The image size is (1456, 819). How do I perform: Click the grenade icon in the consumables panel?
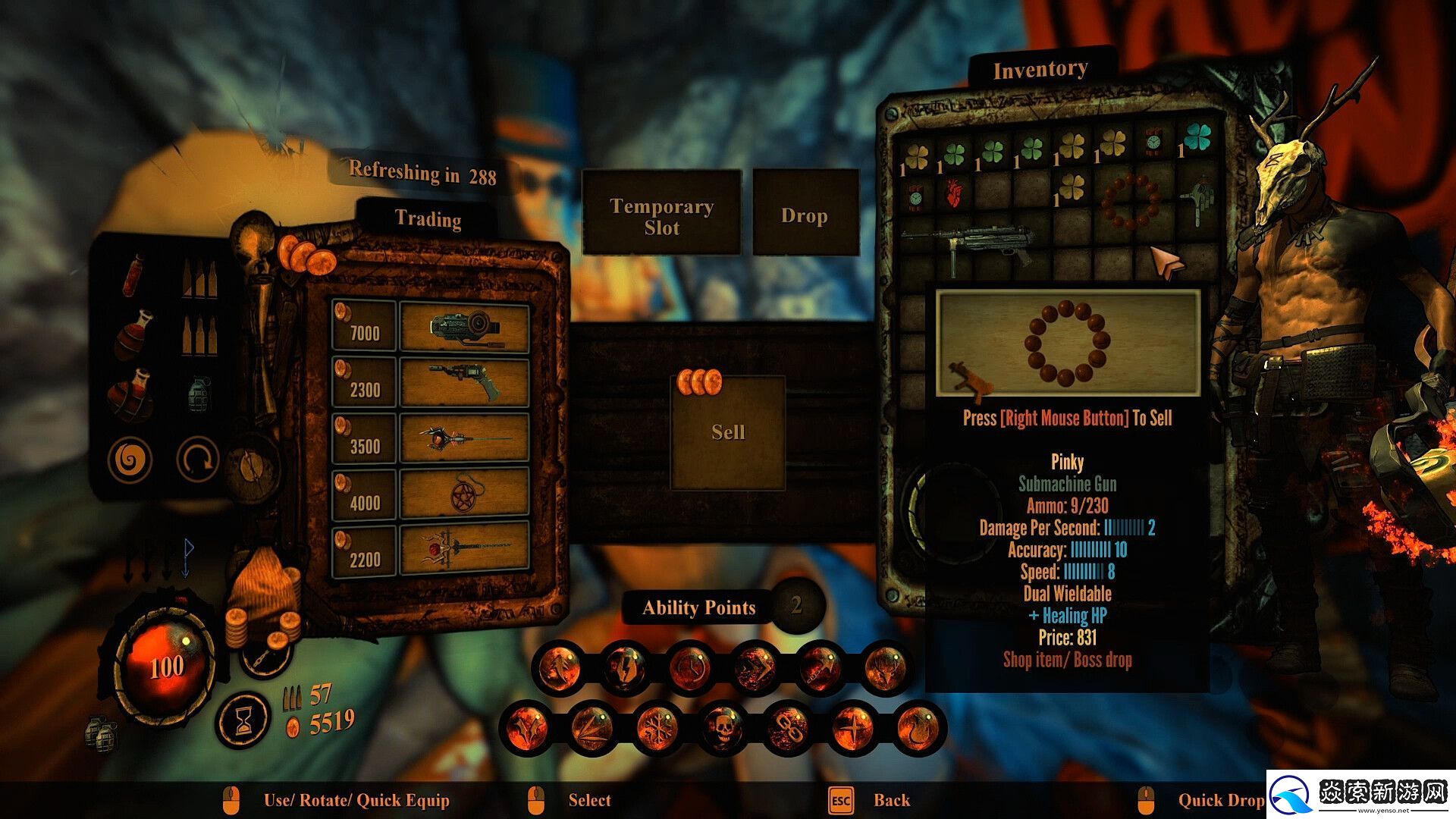[199, 394]
